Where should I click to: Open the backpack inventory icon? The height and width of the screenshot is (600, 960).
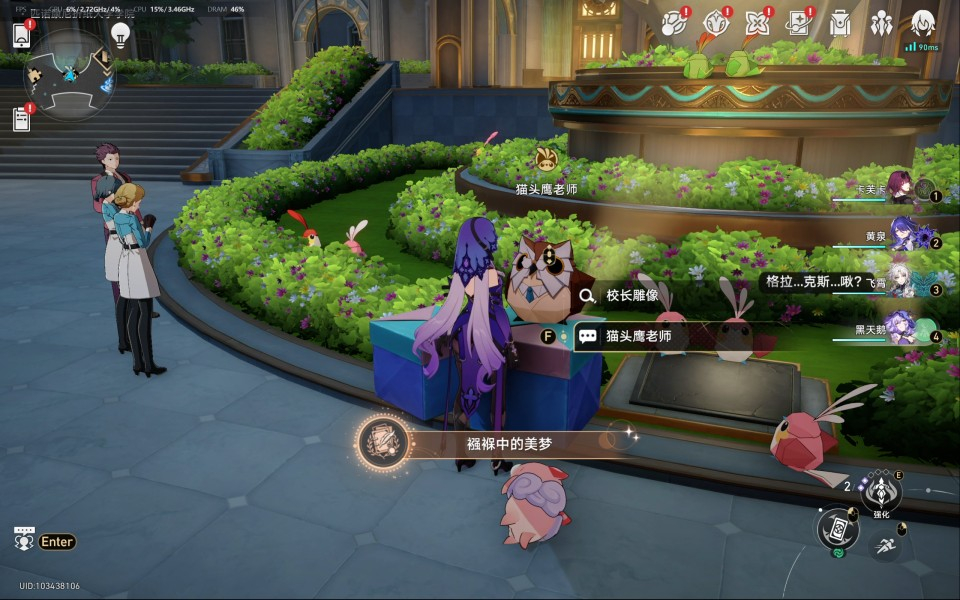tap(840, 23)
